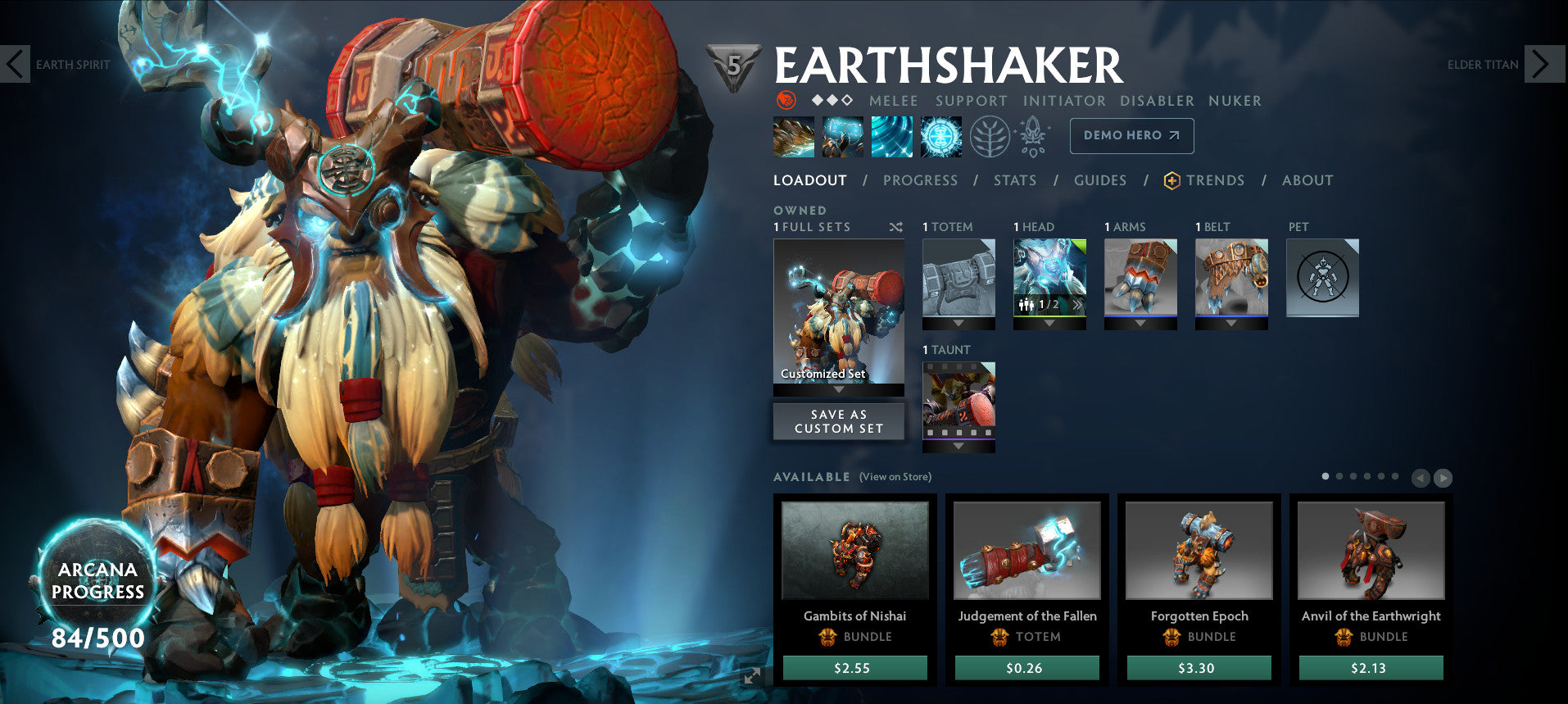This screenshot has width=1568, height=704.
Task: Select the Enchant Totem ability icon
Action: tap(844, 136)
